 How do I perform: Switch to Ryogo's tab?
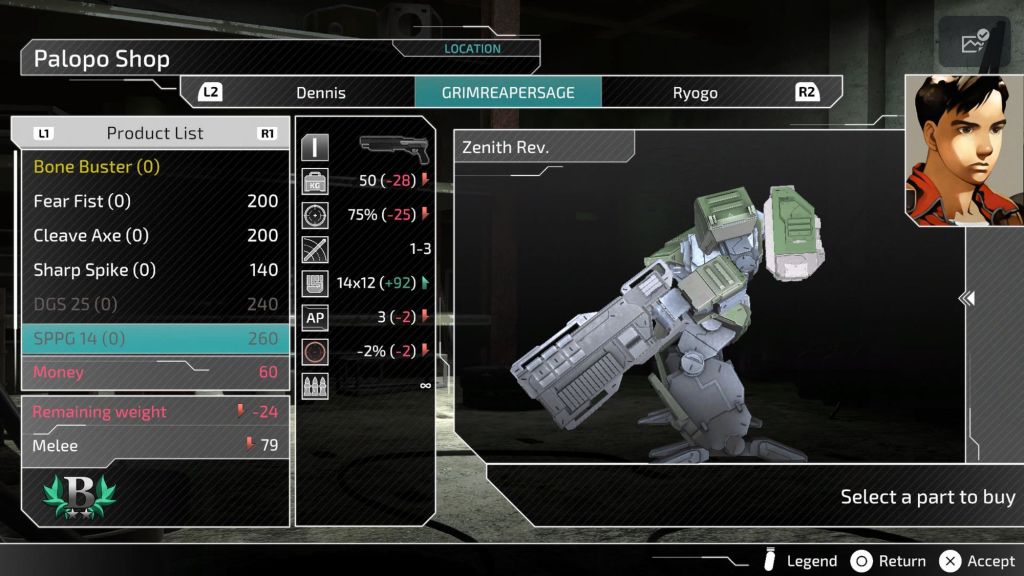(x=695, y=93)
